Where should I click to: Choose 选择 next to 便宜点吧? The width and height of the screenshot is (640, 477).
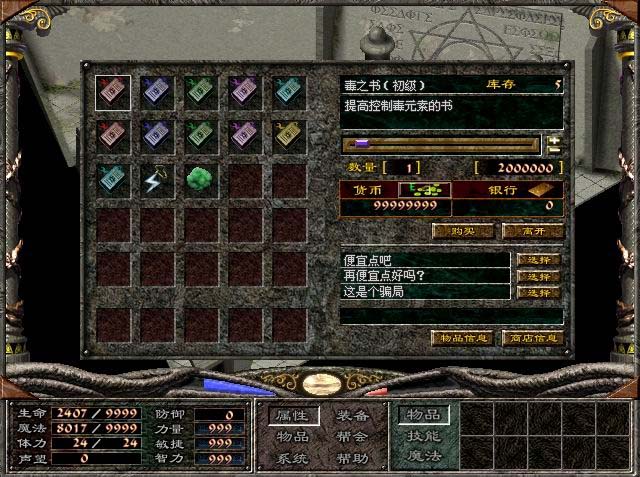click(539, 260)
